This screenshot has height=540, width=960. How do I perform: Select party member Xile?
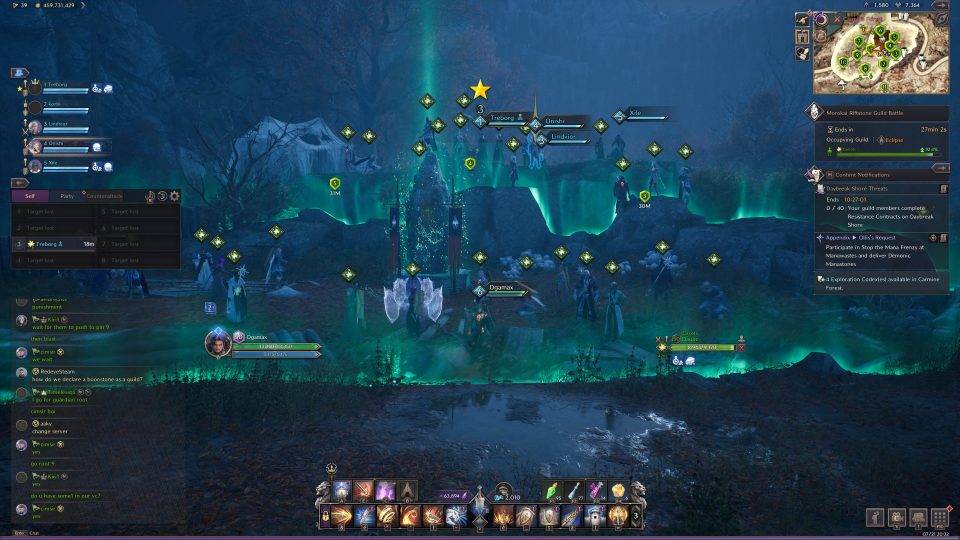[55, 164]
